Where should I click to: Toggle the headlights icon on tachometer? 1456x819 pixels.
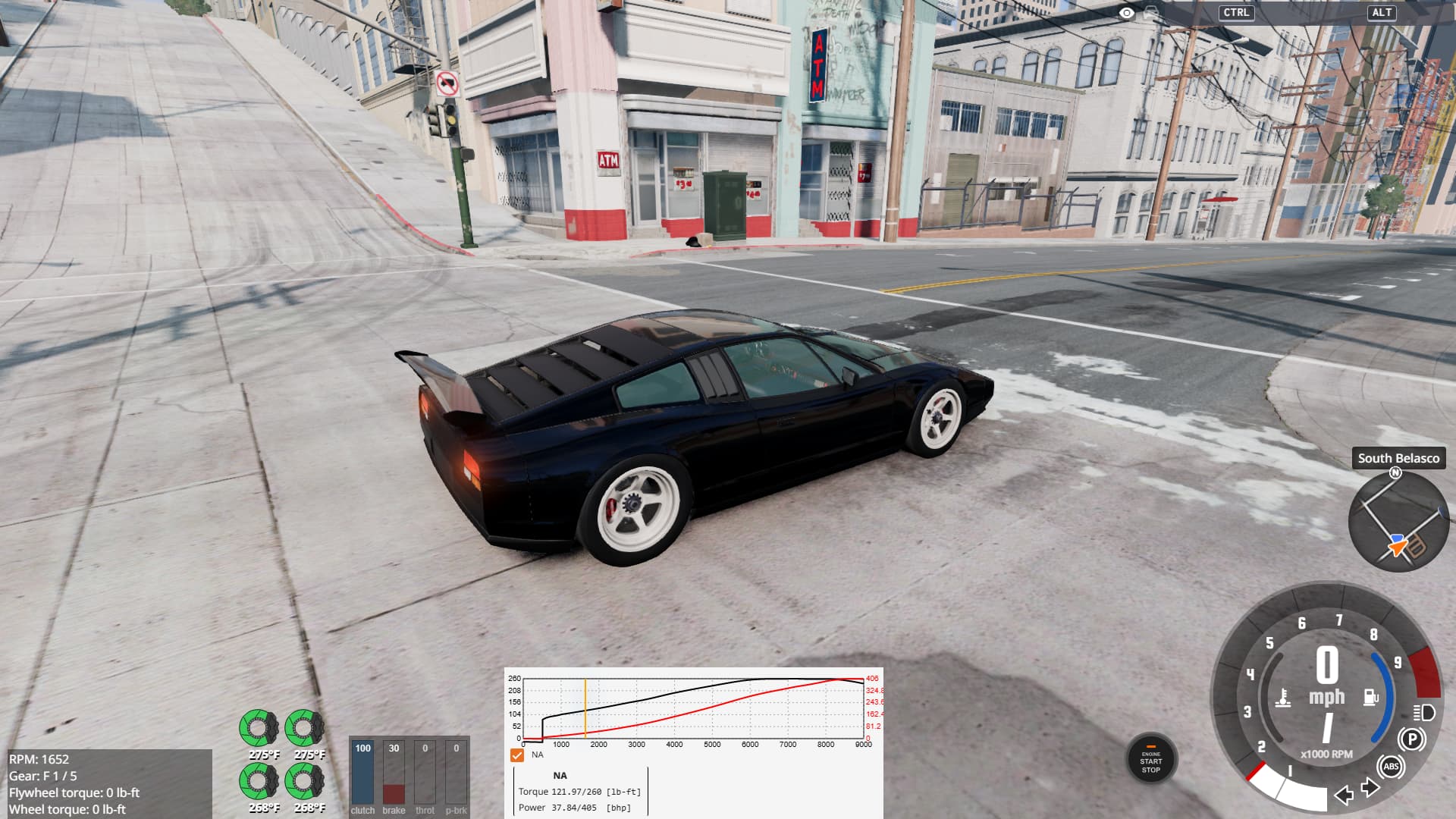click(1423, 712)
